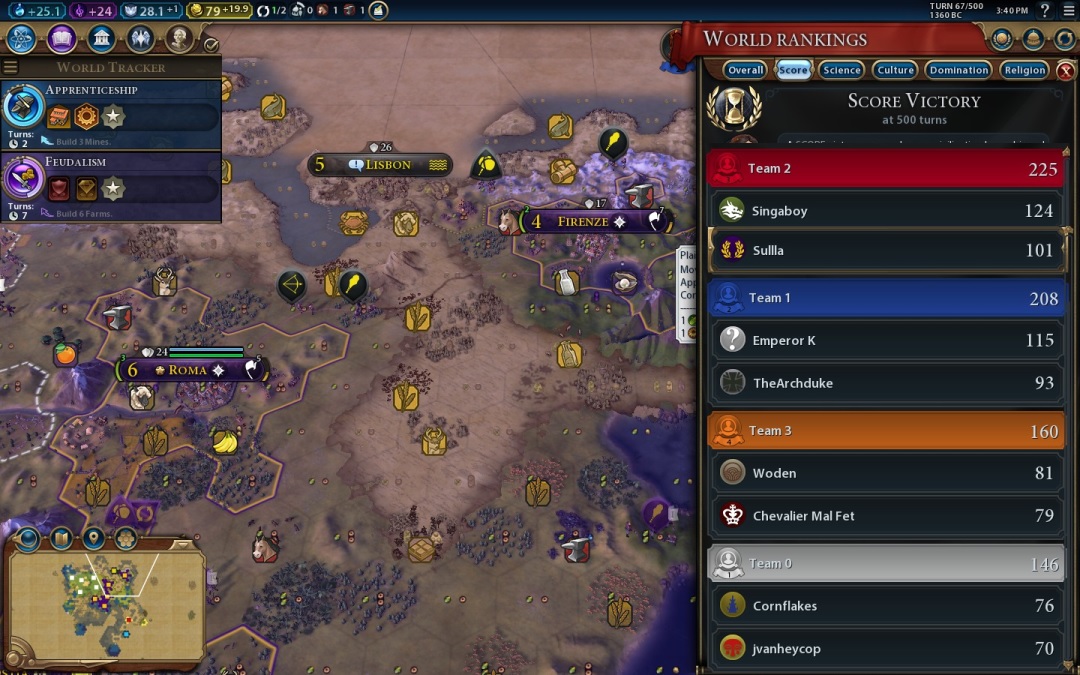Open the government building icon

tap(101, 39)
